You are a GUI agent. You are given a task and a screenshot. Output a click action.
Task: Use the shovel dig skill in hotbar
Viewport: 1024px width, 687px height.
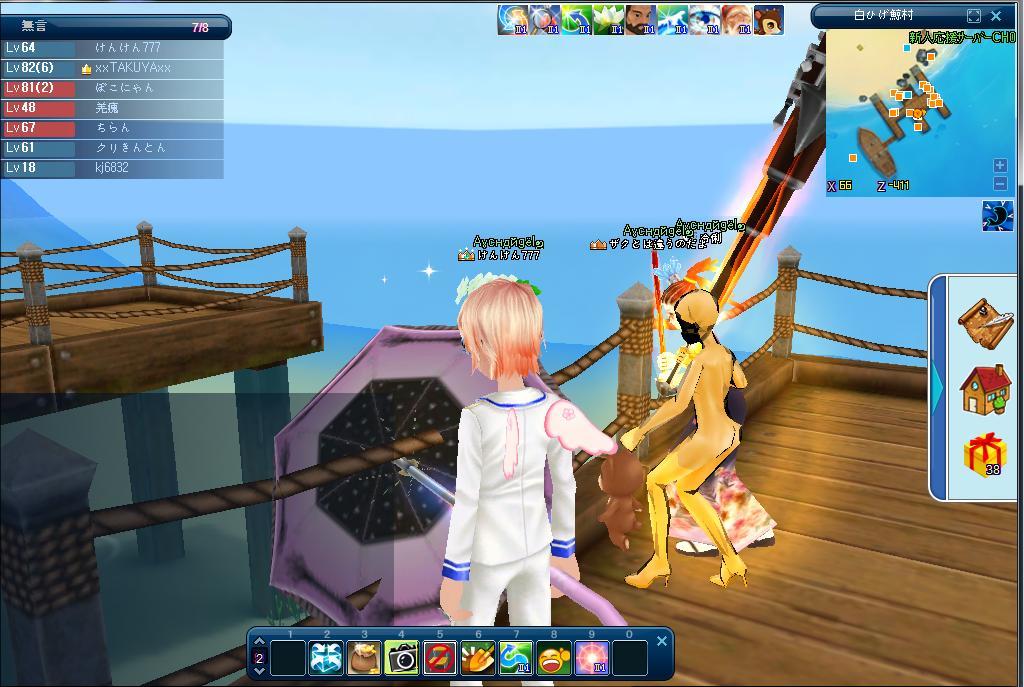[478, 657]
